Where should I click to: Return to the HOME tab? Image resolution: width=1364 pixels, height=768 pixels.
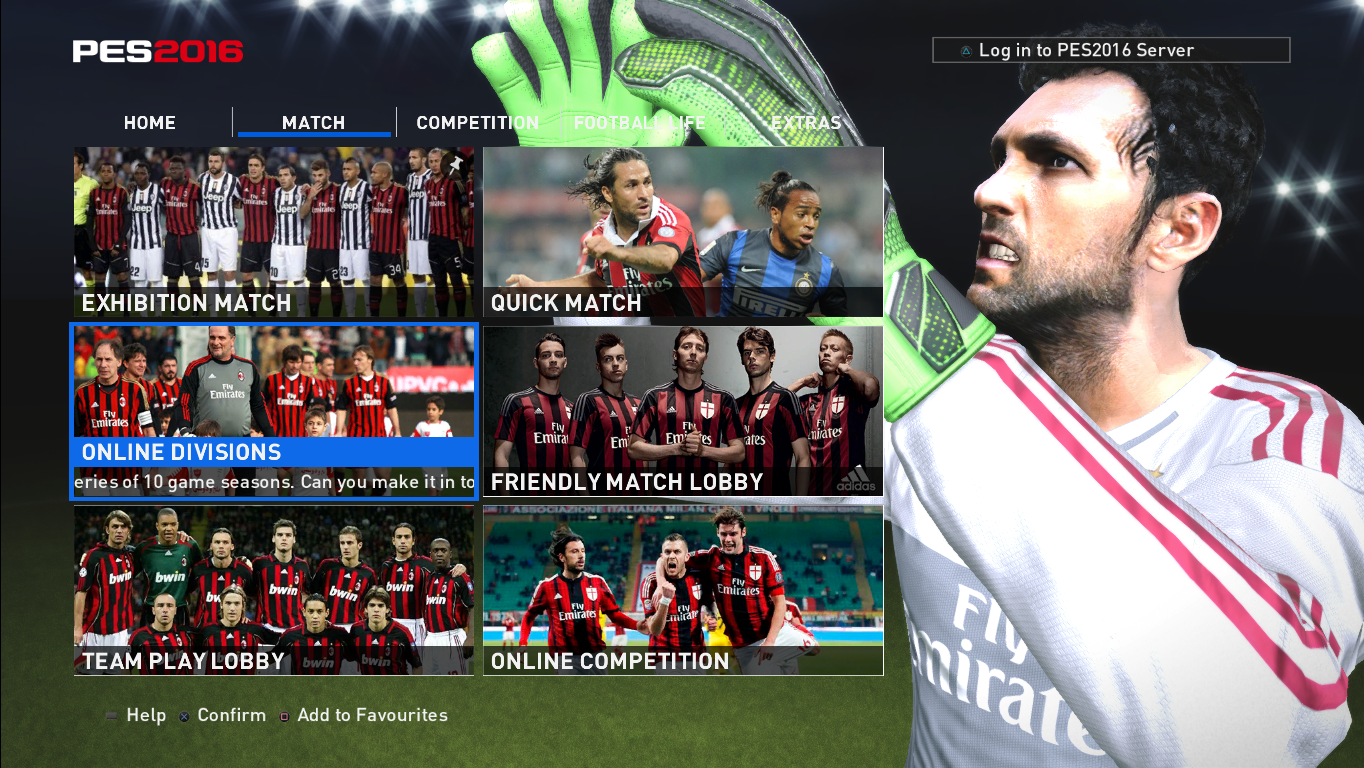click(x=149, y=122)
